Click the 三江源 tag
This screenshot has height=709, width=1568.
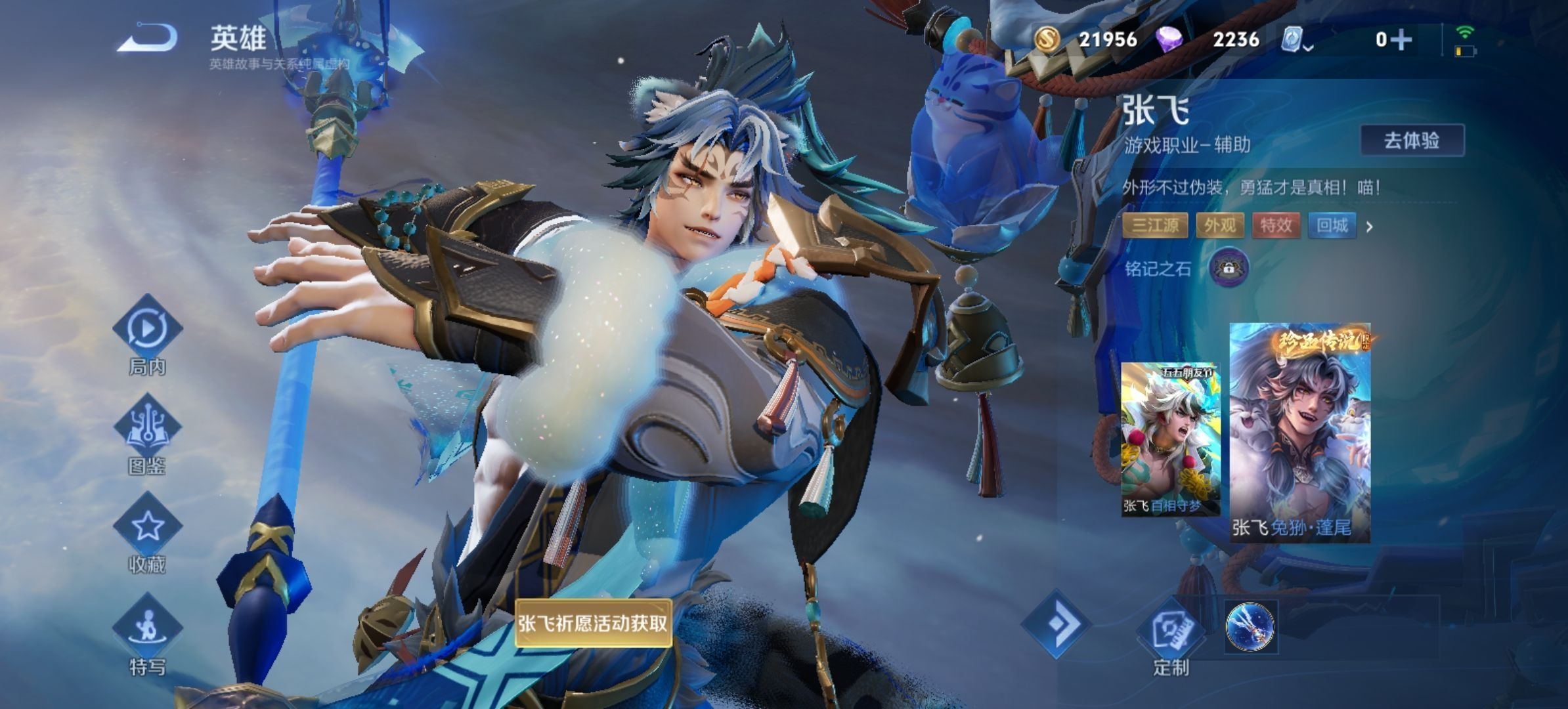point(1156,226)
